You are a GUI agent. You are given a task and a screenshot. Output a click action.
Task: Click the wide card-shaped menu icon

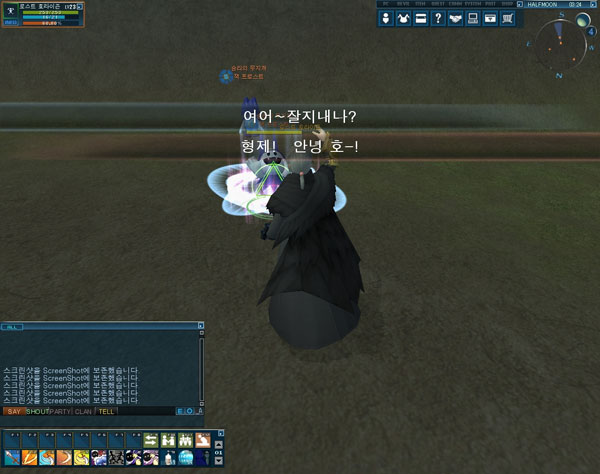[421, 18]
